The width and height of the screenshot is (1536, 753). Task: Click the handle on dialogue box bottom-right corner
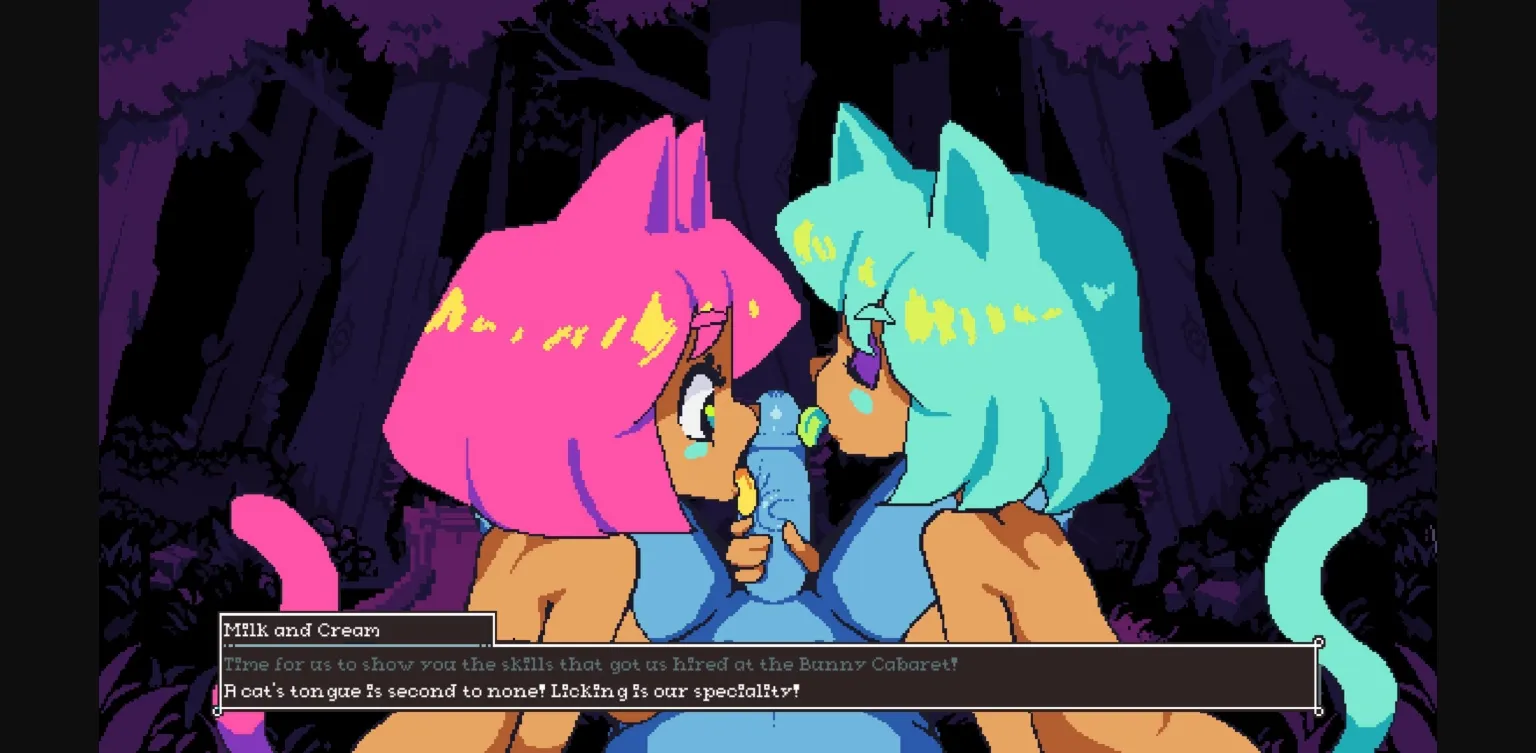click(1320, 711)
